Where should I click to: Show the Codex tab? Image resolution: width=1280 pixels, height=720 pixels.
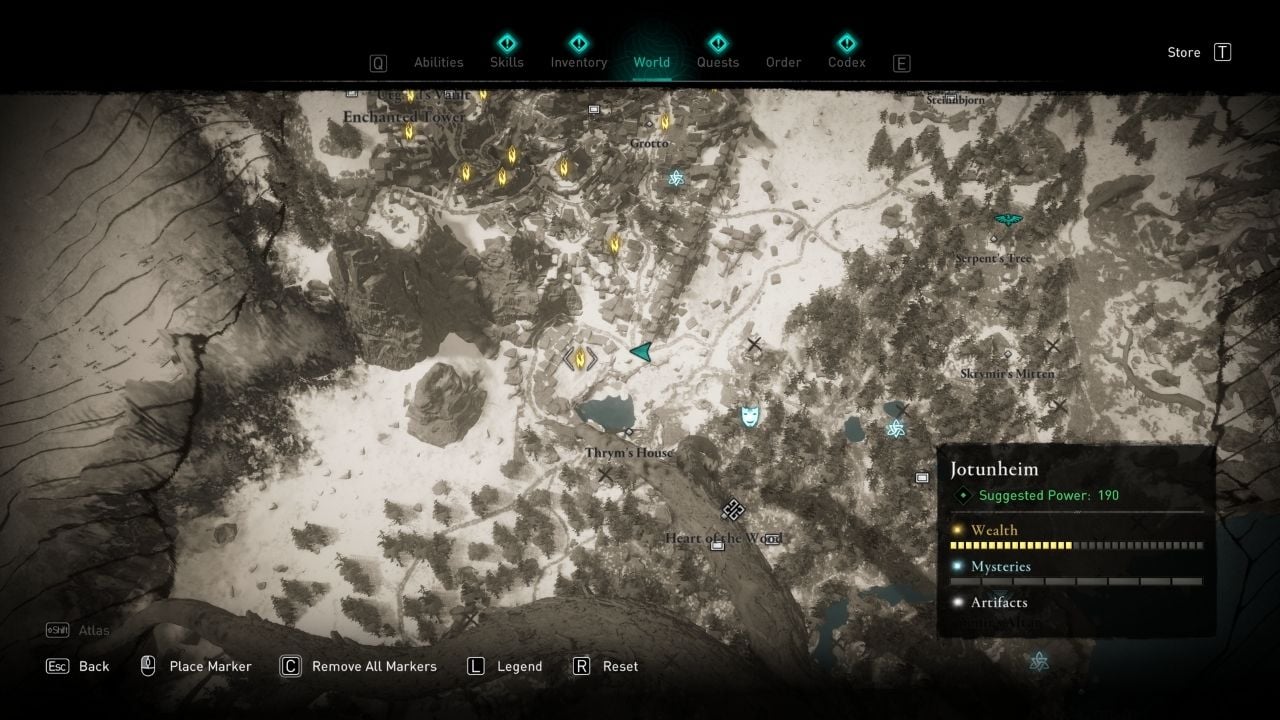coord(847,62)
